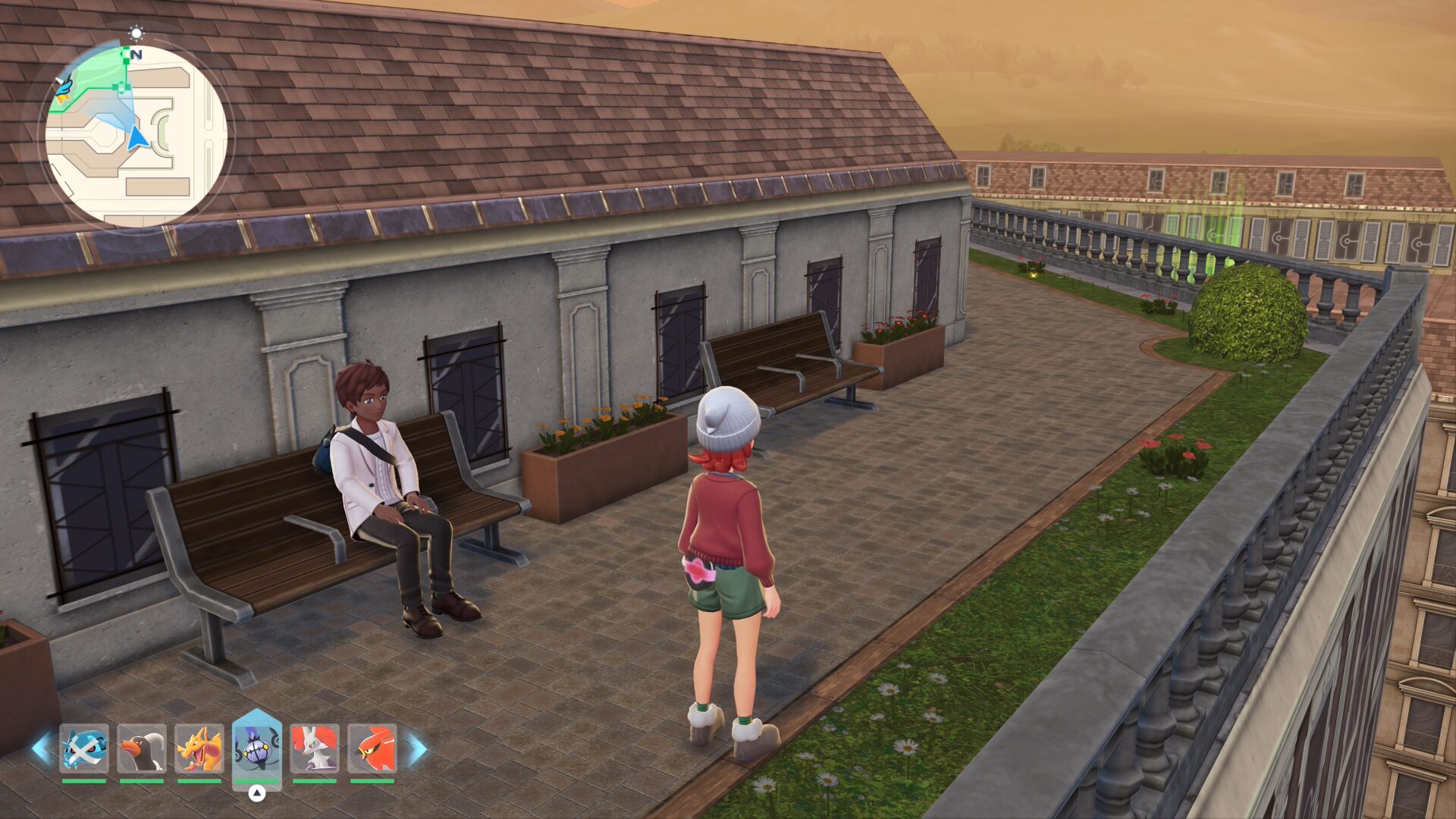The height and width of the screenshot is (819, 1456).
Task: Click the sun time-of-day icon above the minimap
Action: point(136,33)
